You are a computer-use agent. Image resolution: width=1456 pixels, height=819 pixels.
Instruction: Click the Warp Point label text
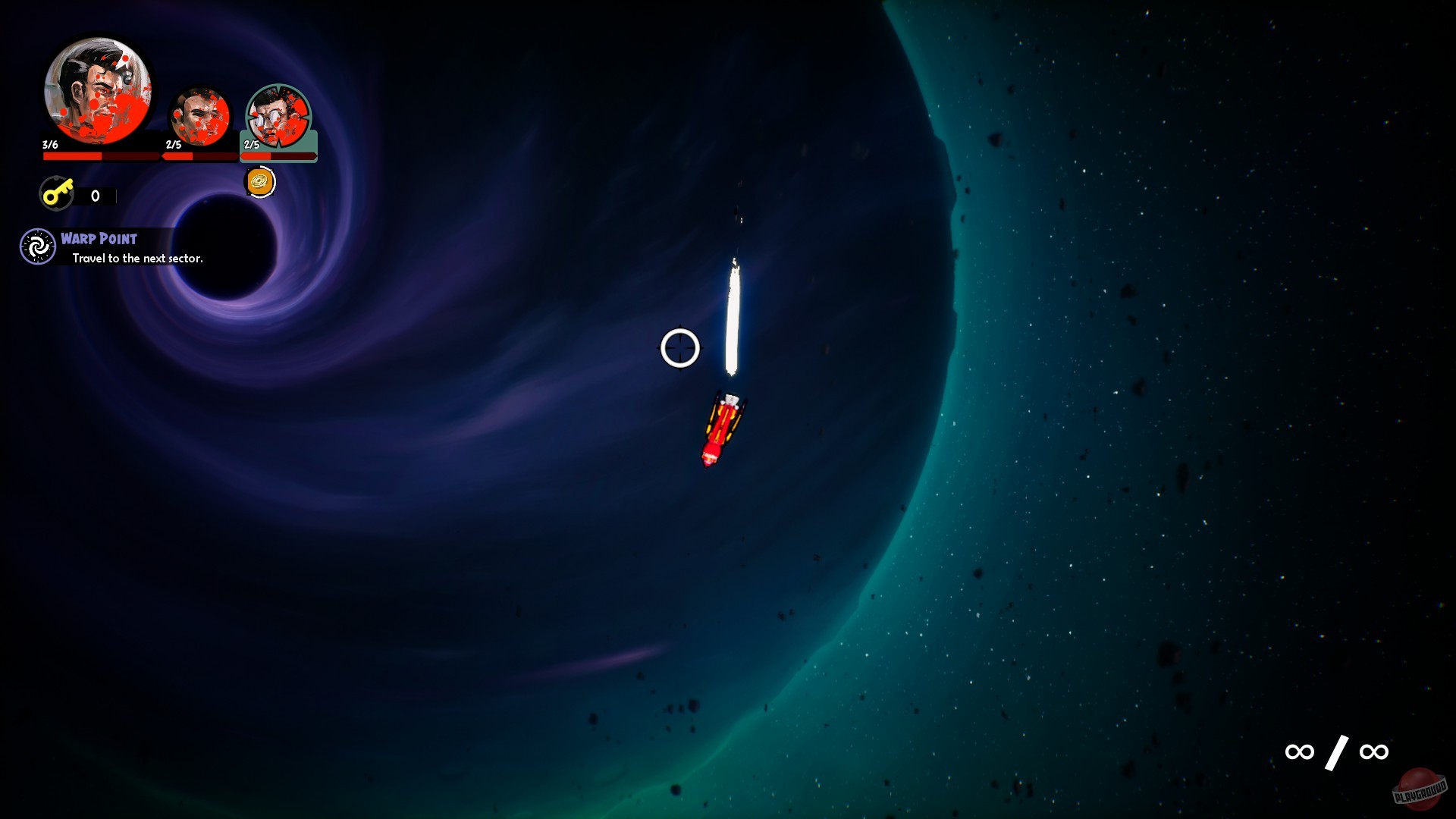click(99, 237)
